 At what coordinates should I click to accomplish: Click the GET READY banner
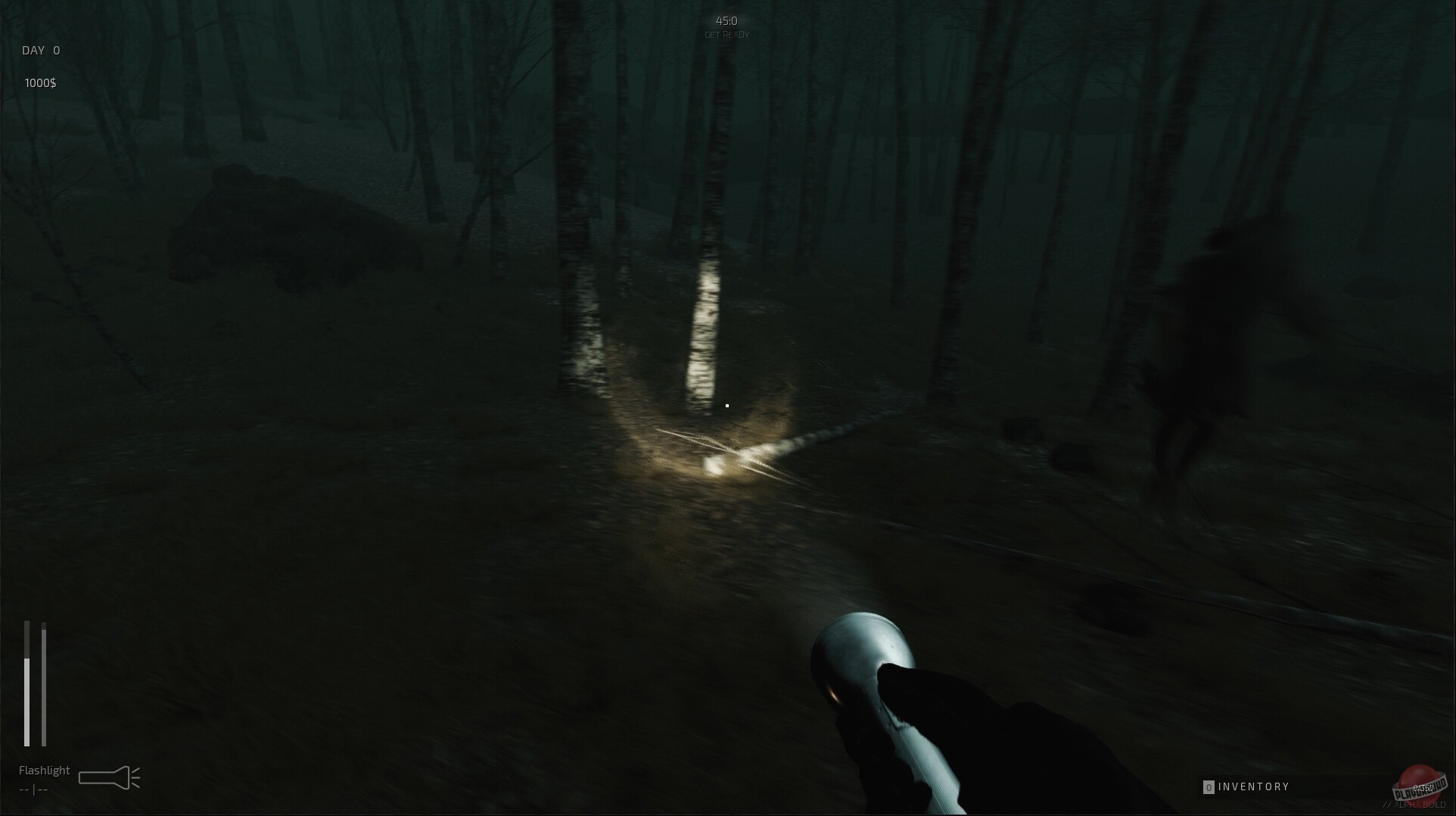pyautogui.click(x=727, y=33)
